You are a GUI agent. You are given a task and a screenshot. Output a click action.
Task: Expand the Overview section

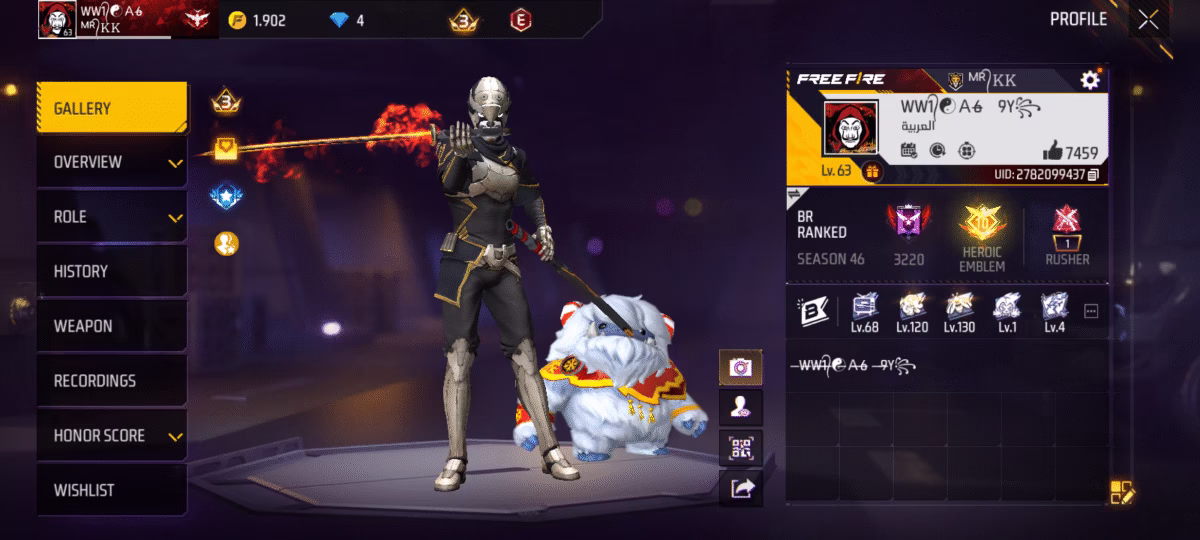(112, 162)
